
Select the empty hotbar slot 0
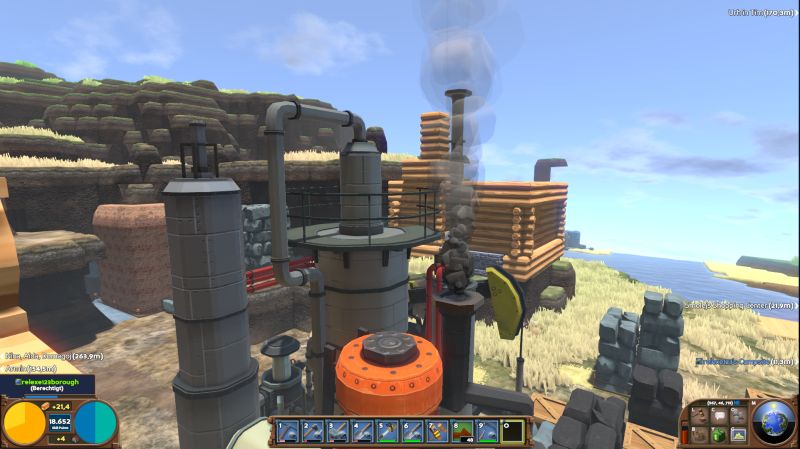click(x=512, y=432)
